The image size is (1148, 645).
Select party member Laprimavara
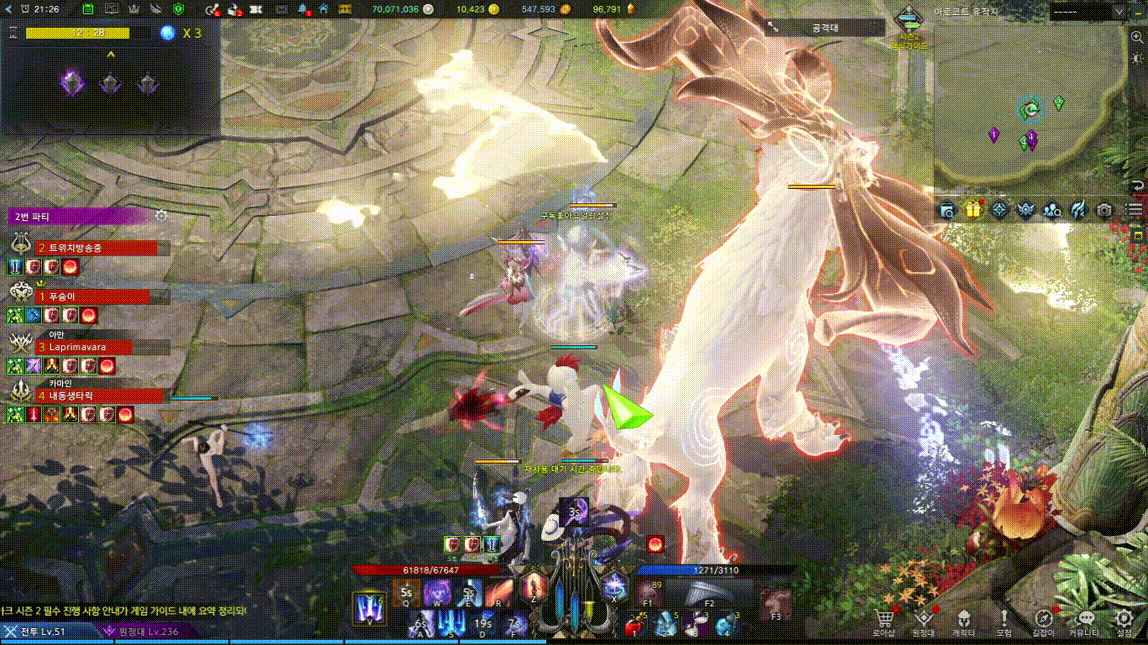(85, 347)
